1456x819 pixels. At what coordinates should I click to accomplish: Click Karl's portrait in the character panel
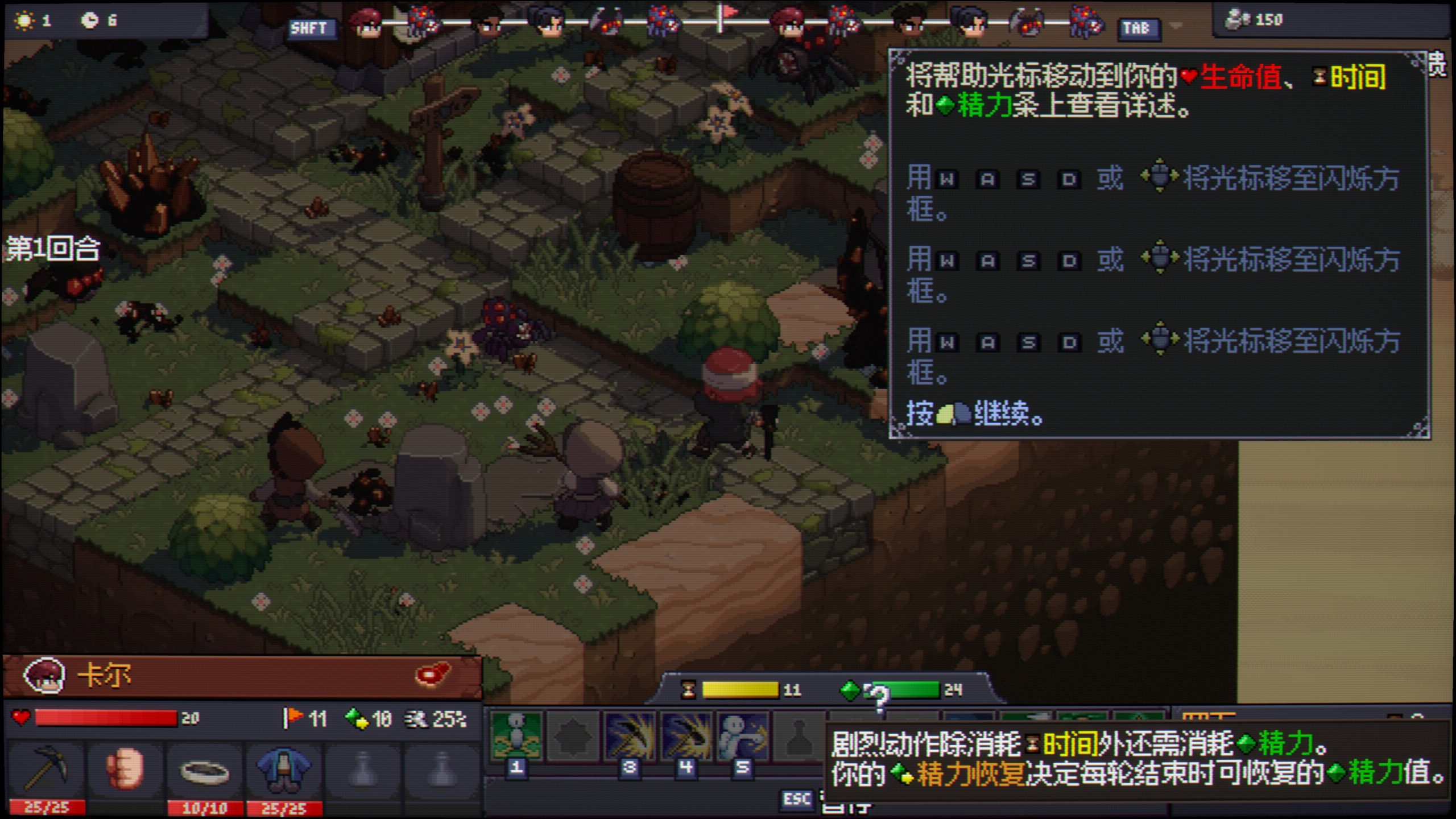click(x=44, y=676)
